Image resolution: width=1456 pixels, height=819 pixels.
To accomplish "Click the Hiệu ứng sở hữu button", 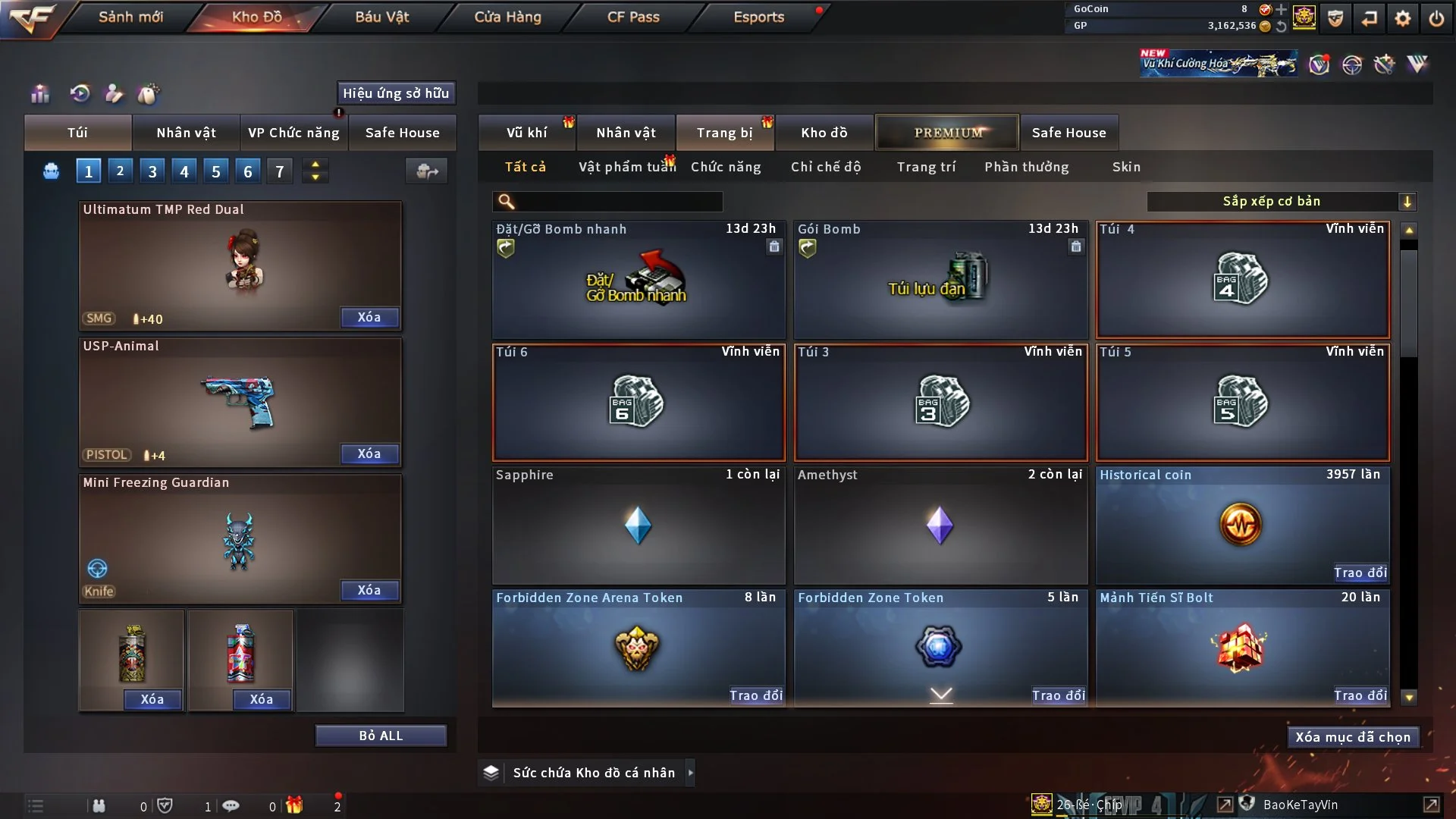I will (x=396, y=93).
